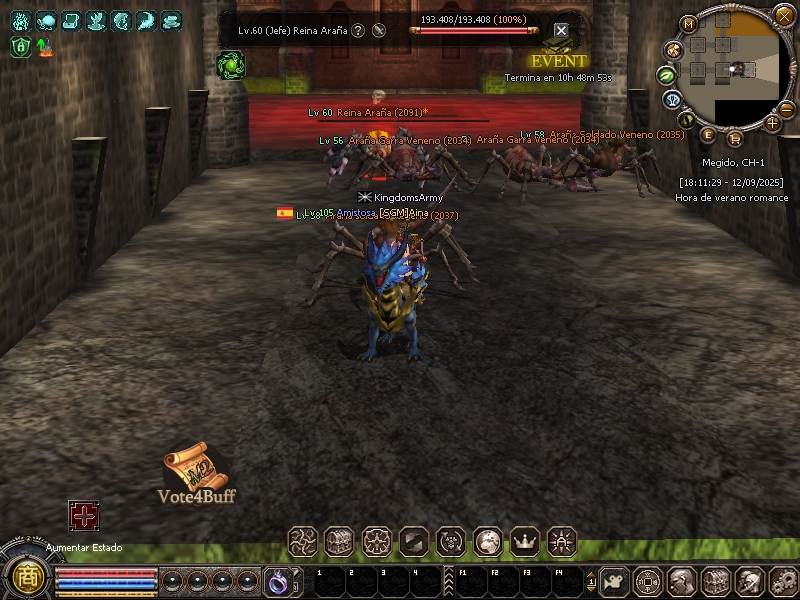
Task: Click the red cross Aumentar Estado icon
Action: point(83,515)
